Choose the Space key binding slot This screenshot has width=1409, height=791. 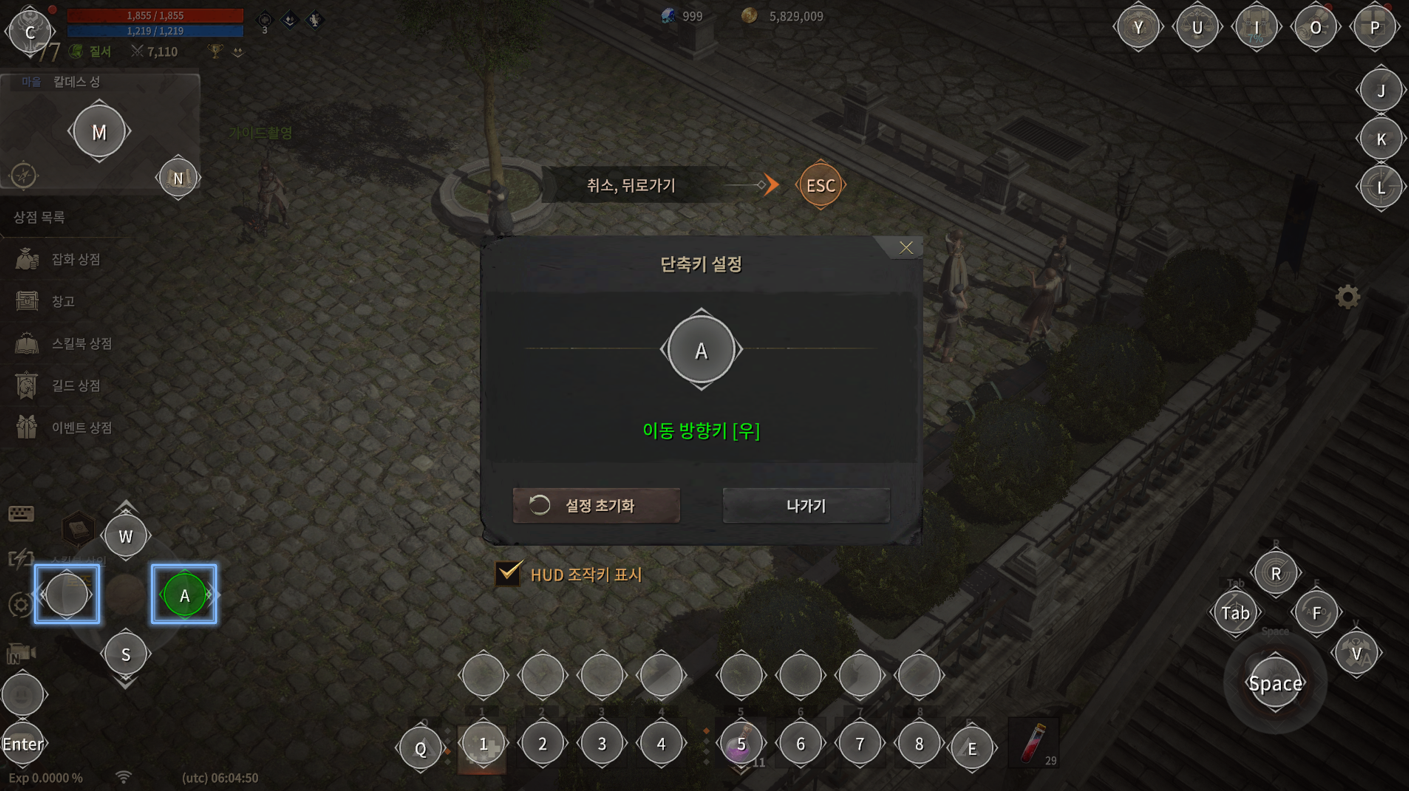1275,684
